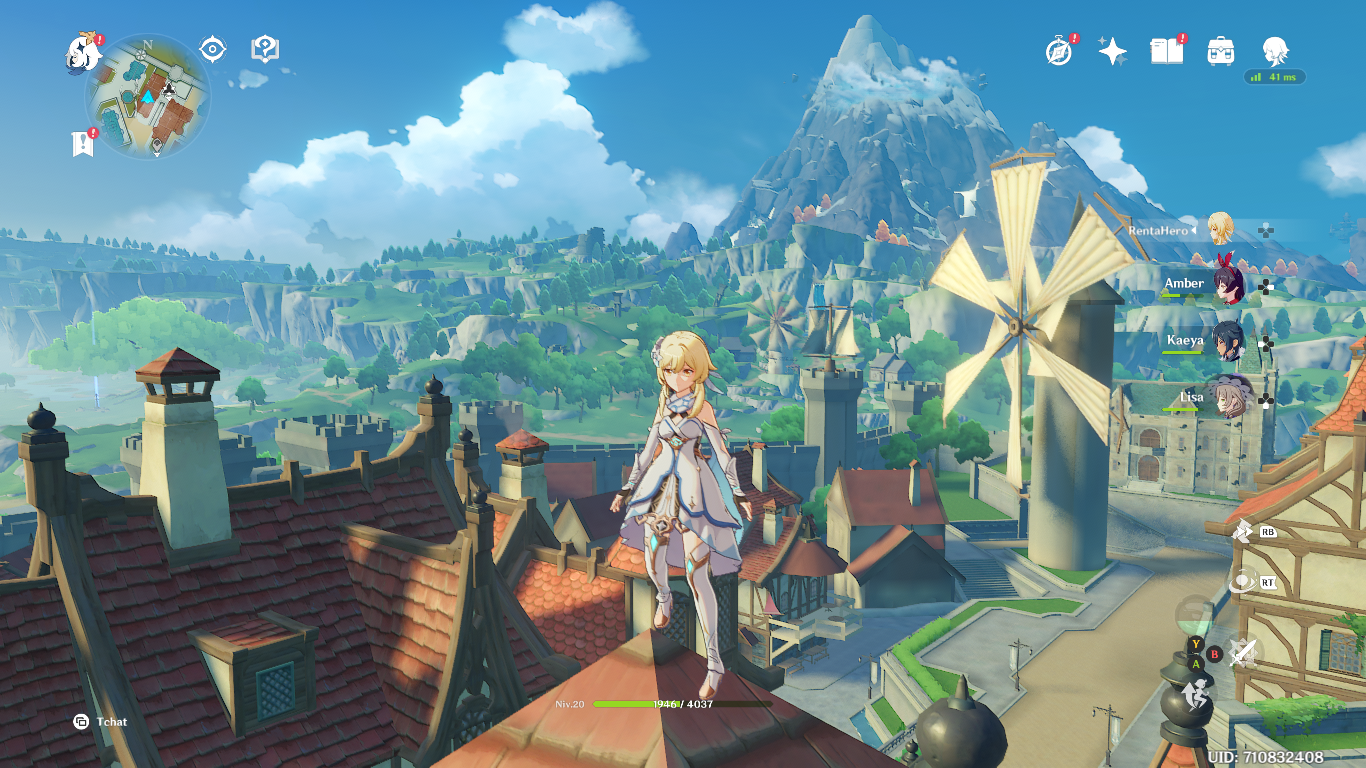The height and width of the screenshot is (768, 1366).
Task: Tap the sword normal attack icon
Action: point(1243,653)
